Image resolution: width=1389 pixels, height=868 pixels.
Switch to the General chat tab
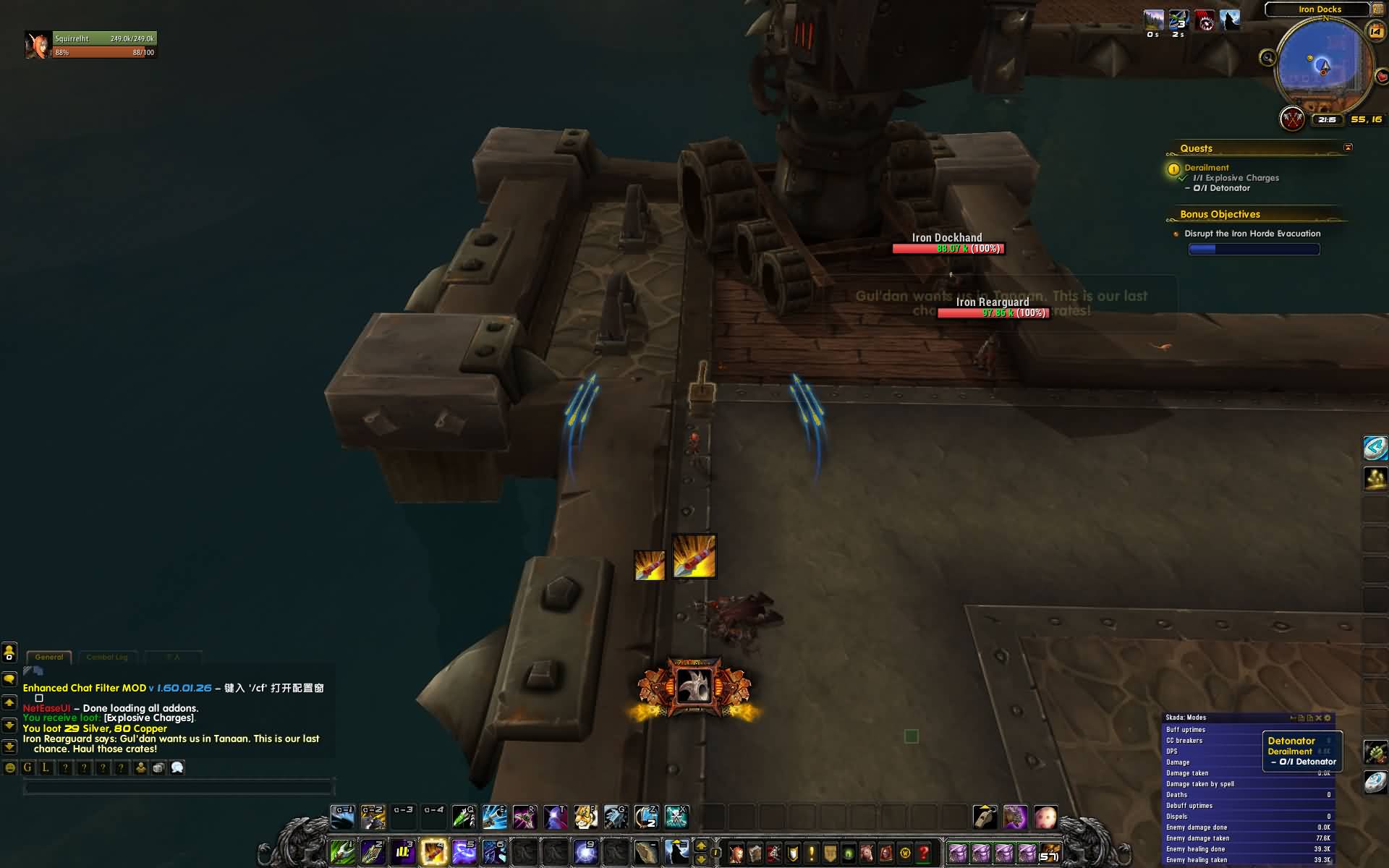(49, 657)
